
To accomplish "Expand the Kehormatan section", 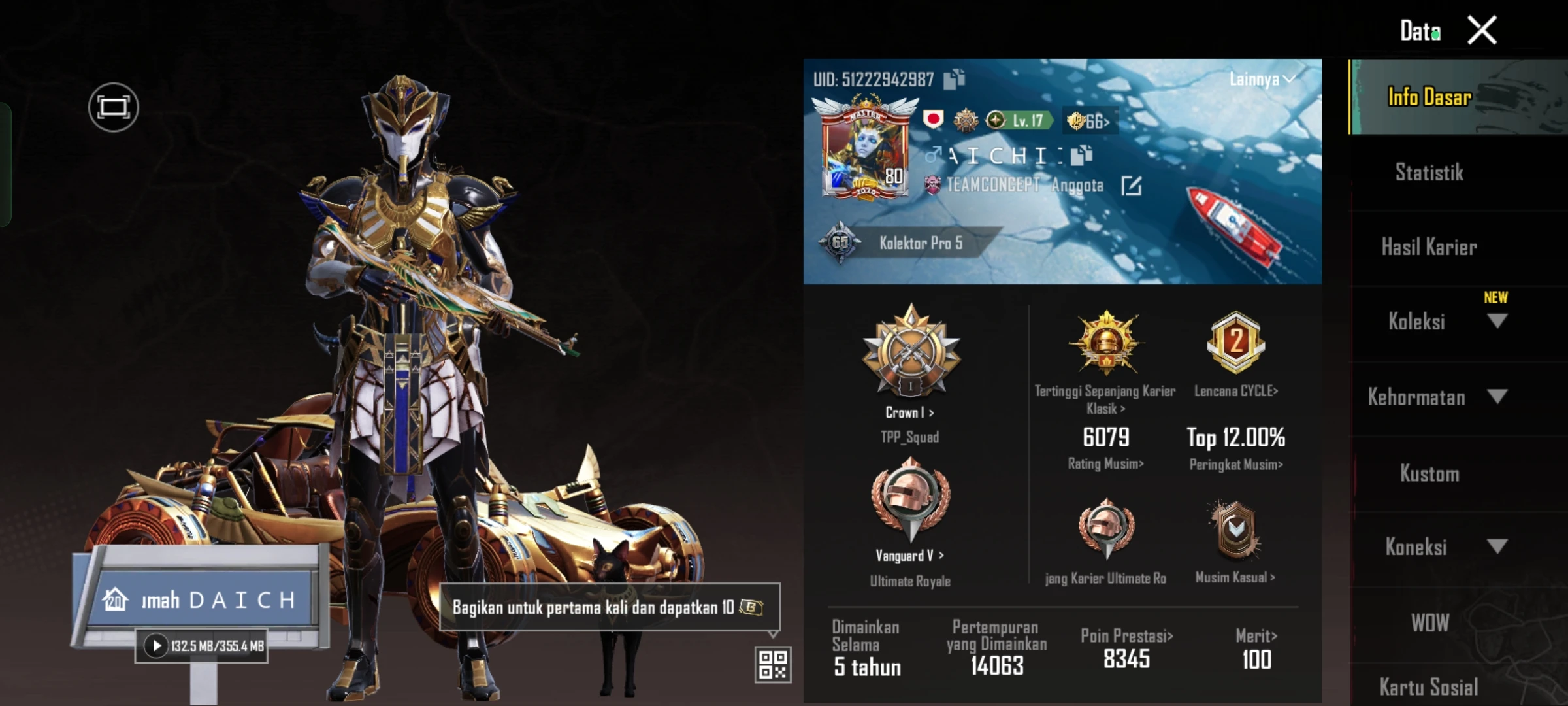I will tap(1496, 397).
